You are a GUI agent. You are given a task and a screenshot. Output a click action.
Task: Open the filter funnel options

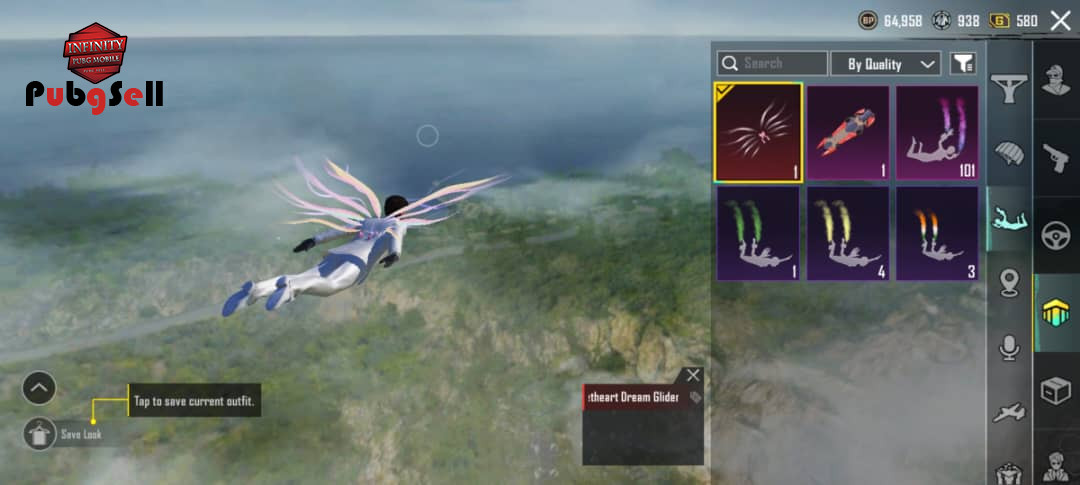(962, 64)
